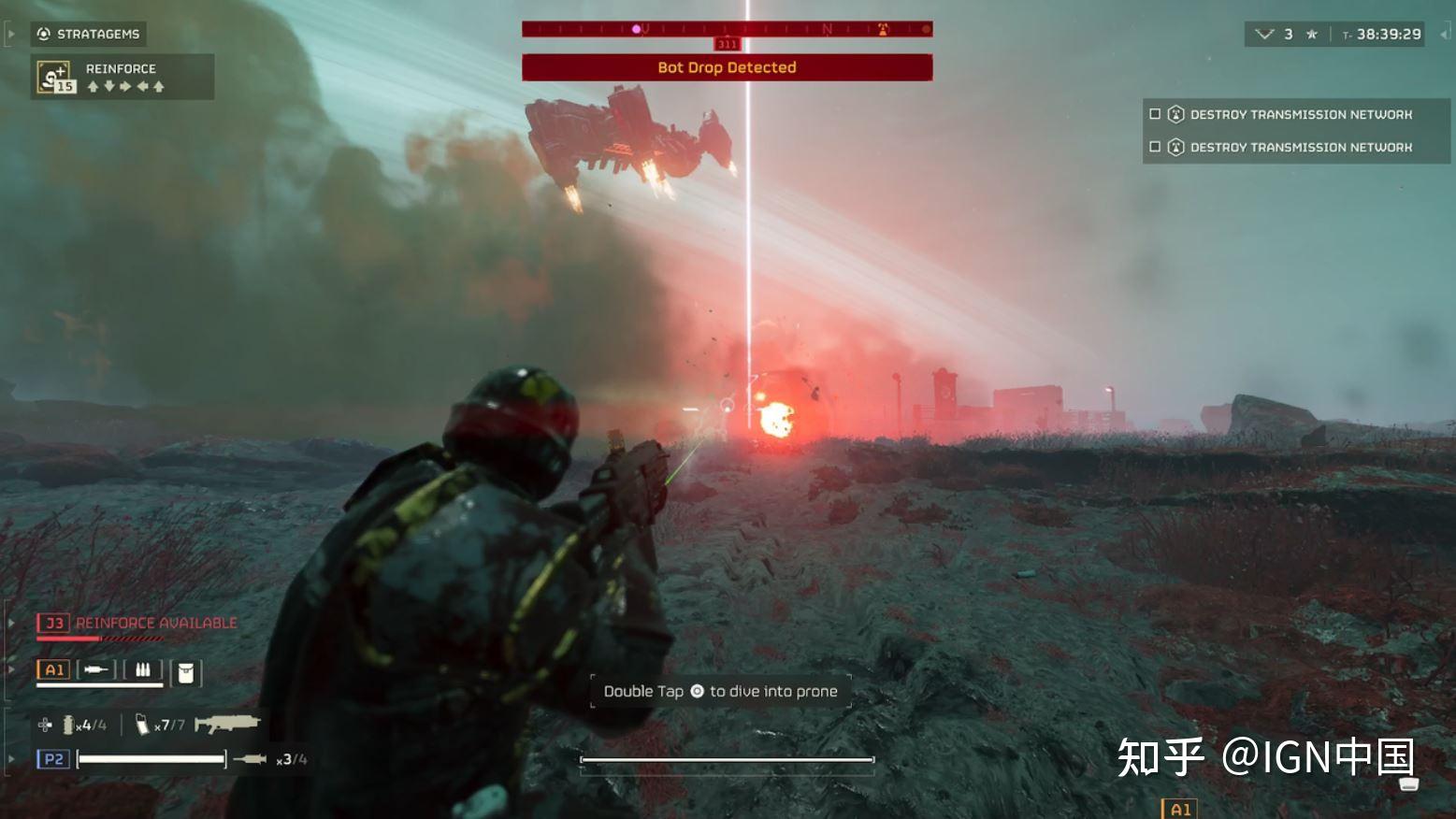Screen dimensions: 1456x819
Task: Click the grenade icon
Action: [x=68, y=725]
